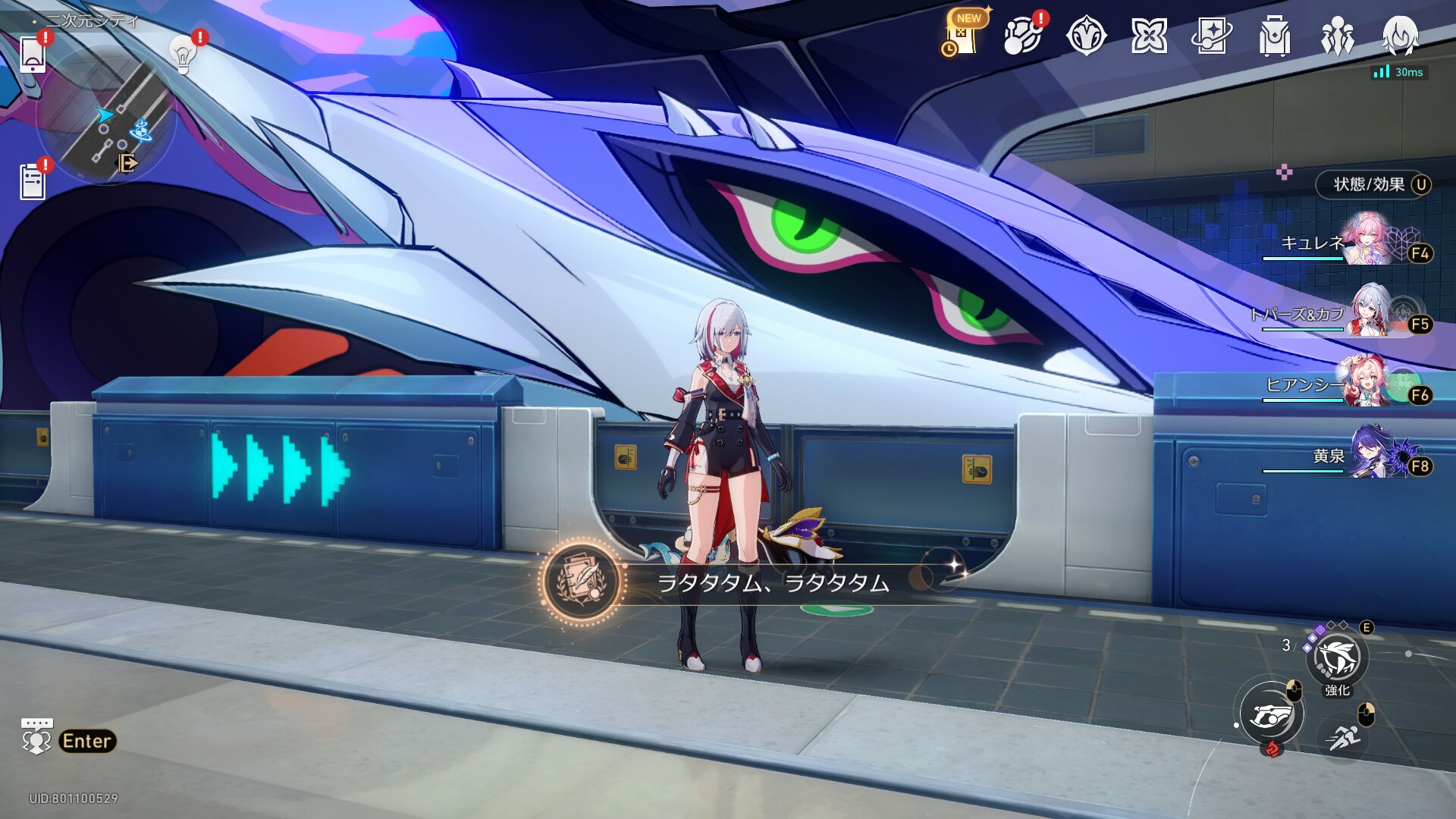Open the four-petal flower icon

coord(1149,36)
